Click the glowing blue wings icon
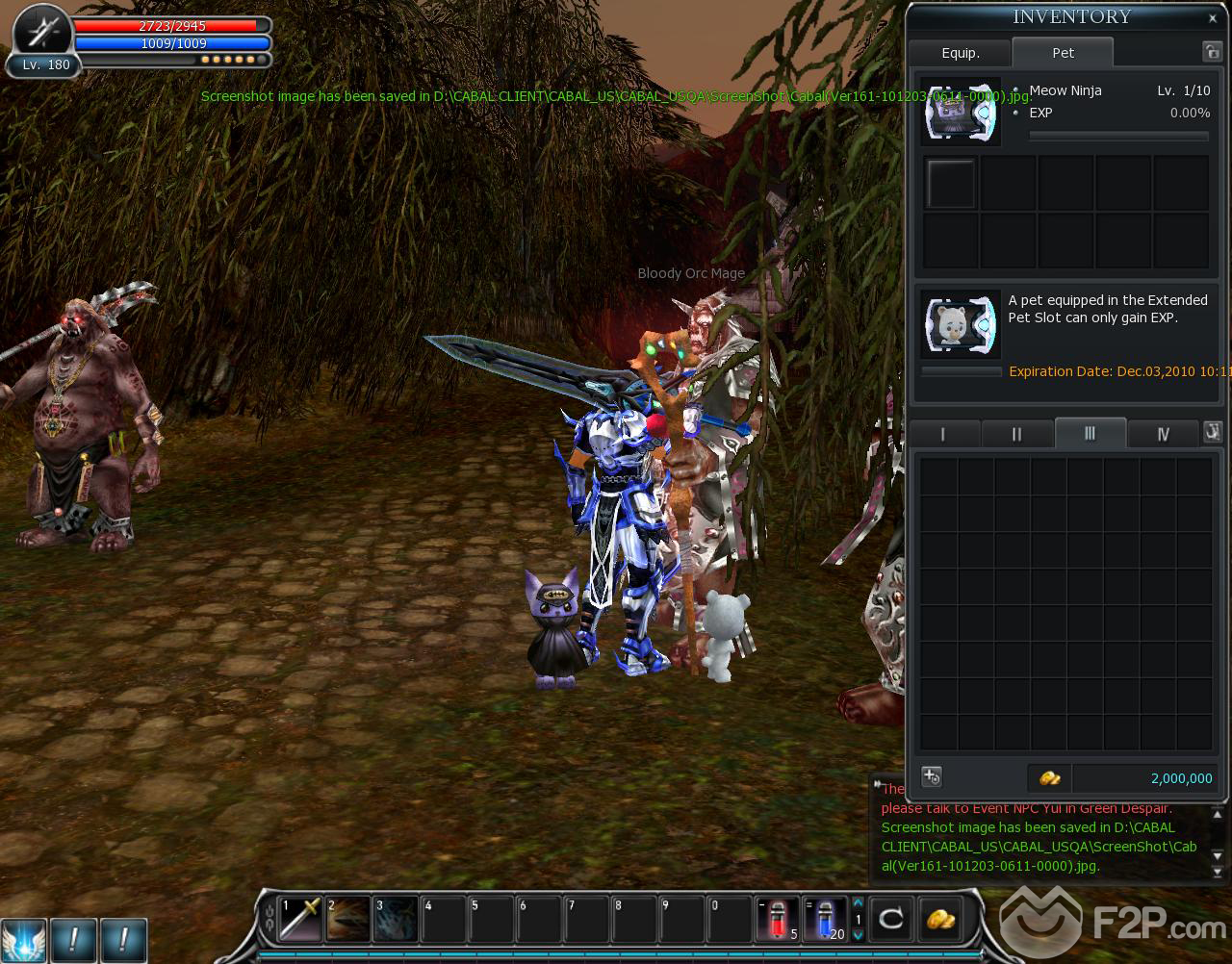The height and width of the screenshot is (964, 1232). coord(23,939)
